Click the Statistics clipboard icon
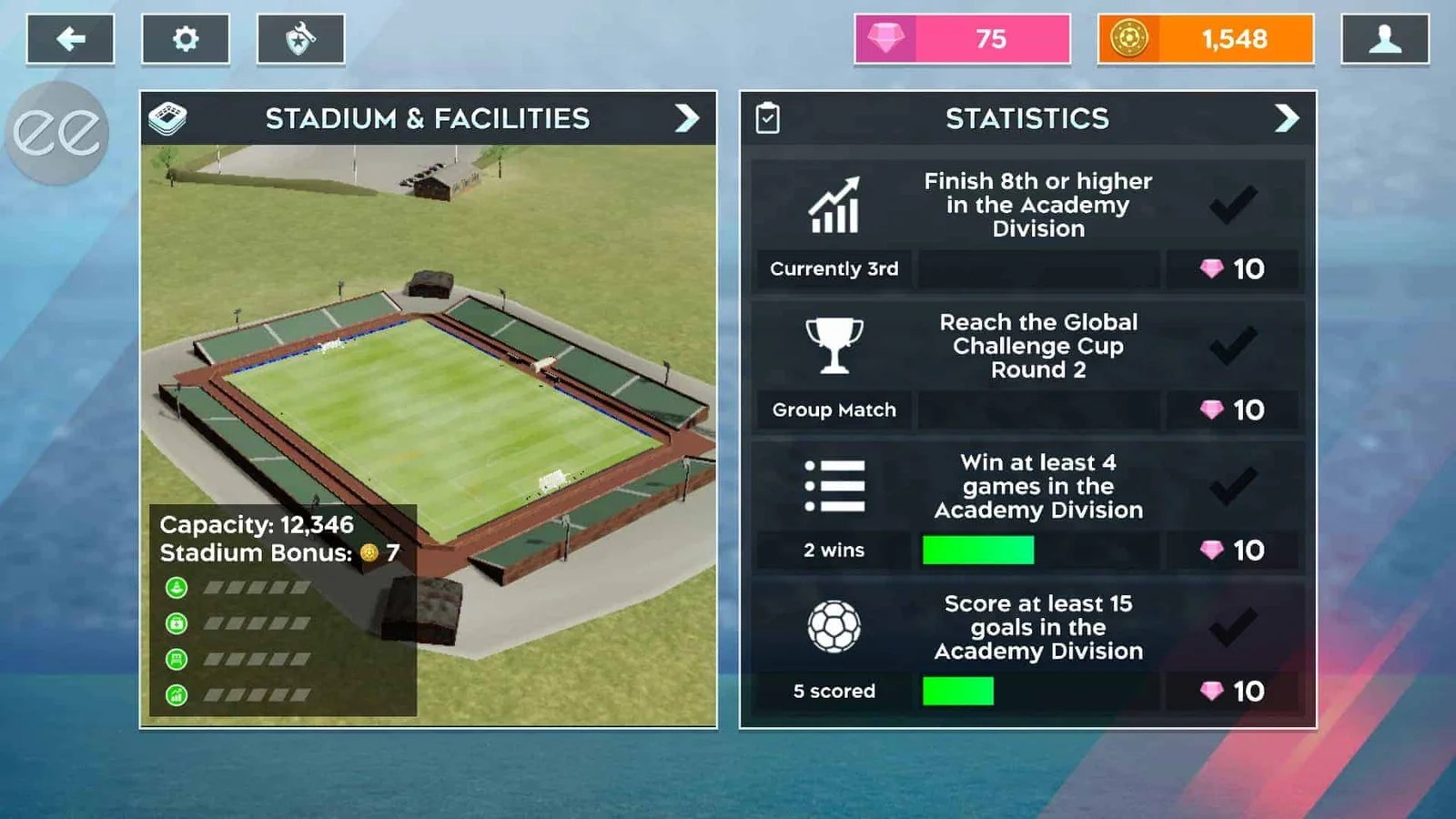The width and height of the screenshot is (1456, 819). coord(767,118)
